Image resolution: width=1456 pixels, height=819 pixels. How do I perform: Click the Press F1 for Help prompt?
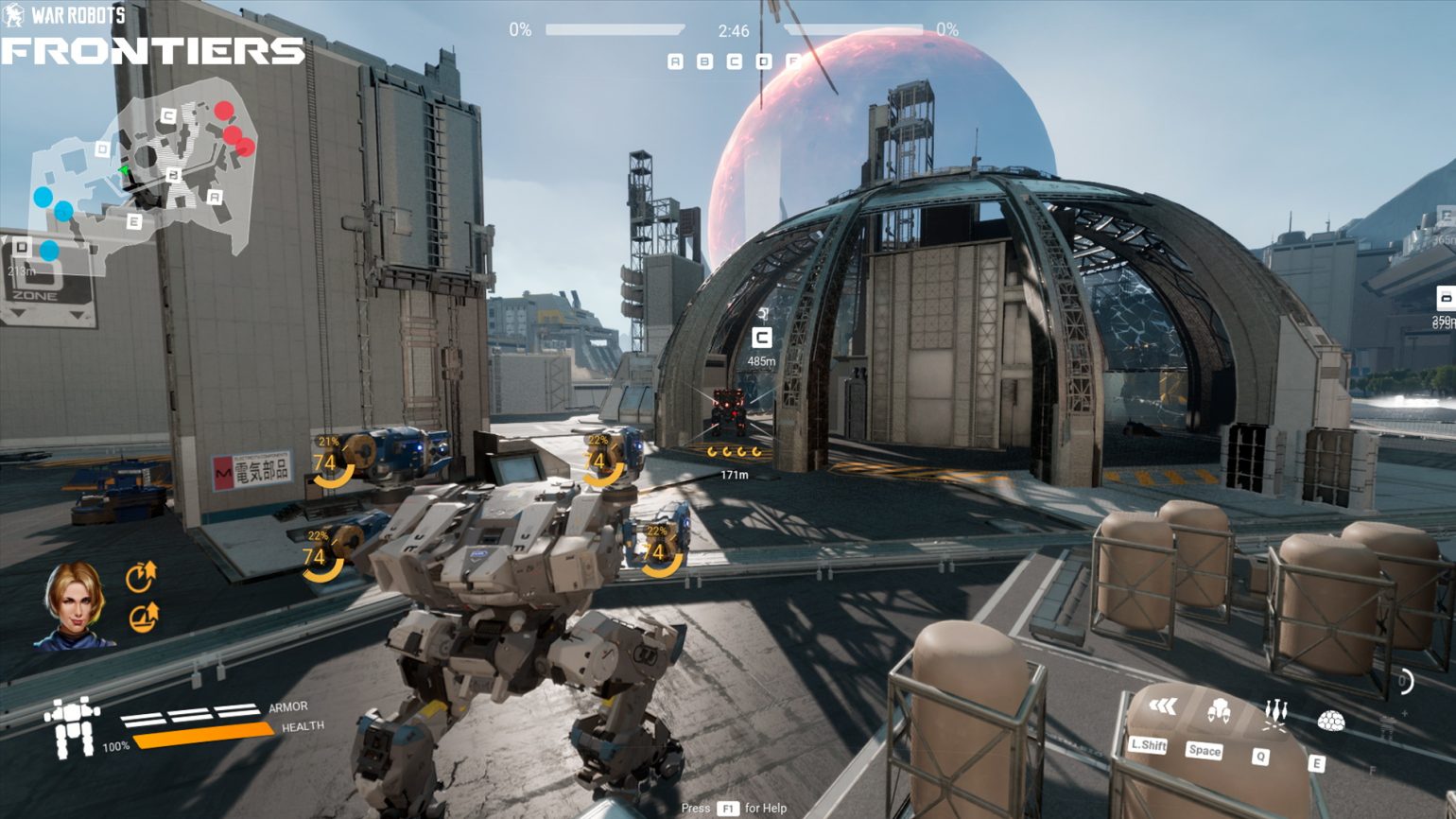click(x=733, y=809)
